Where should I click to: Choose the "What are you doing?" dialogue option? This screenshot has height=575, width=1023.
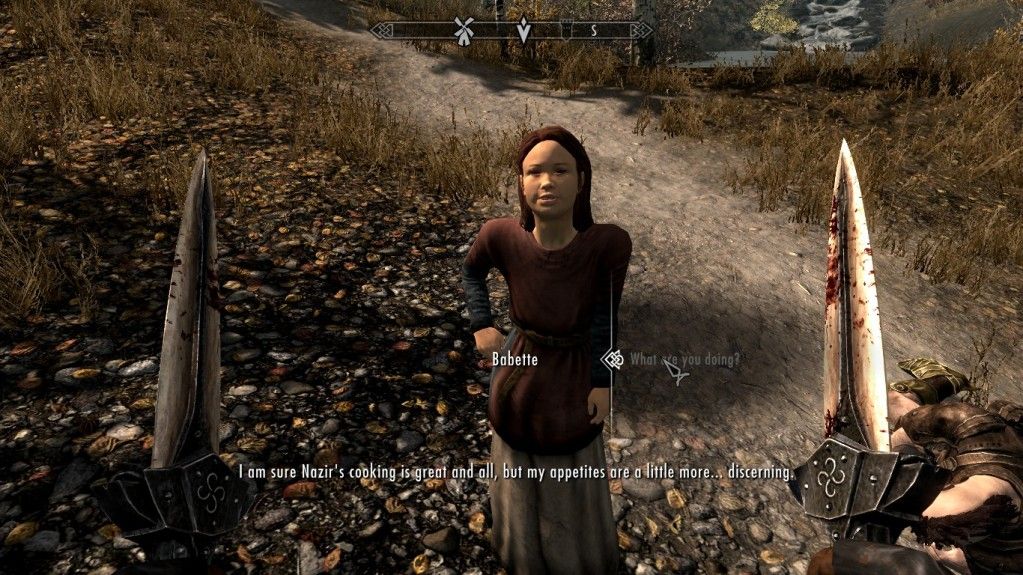(x=684, y=360)
